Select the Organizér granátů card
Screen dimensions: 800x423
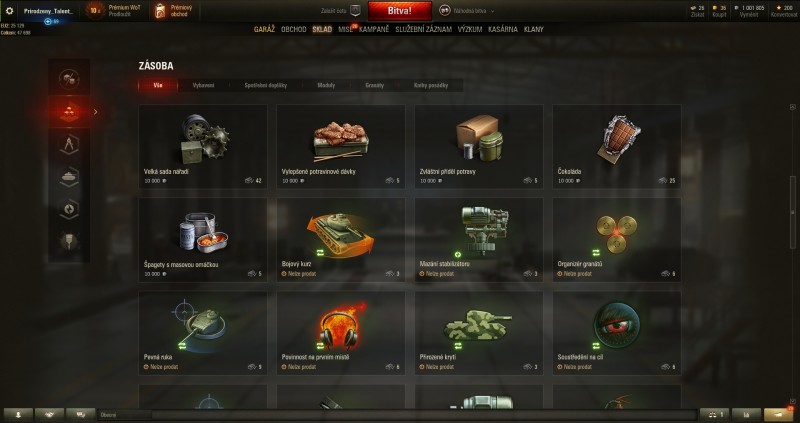pos(616,239)
